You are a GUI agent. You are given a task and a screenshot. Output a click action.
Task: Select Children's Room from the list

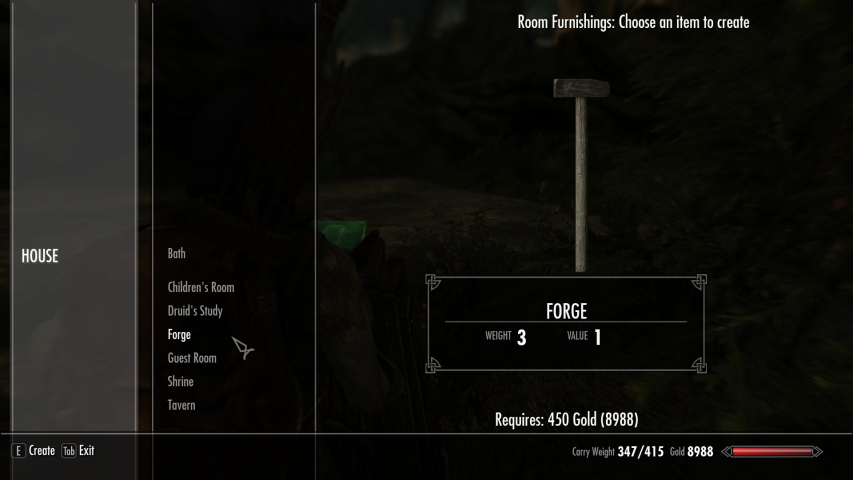click(x=201, y=288)
